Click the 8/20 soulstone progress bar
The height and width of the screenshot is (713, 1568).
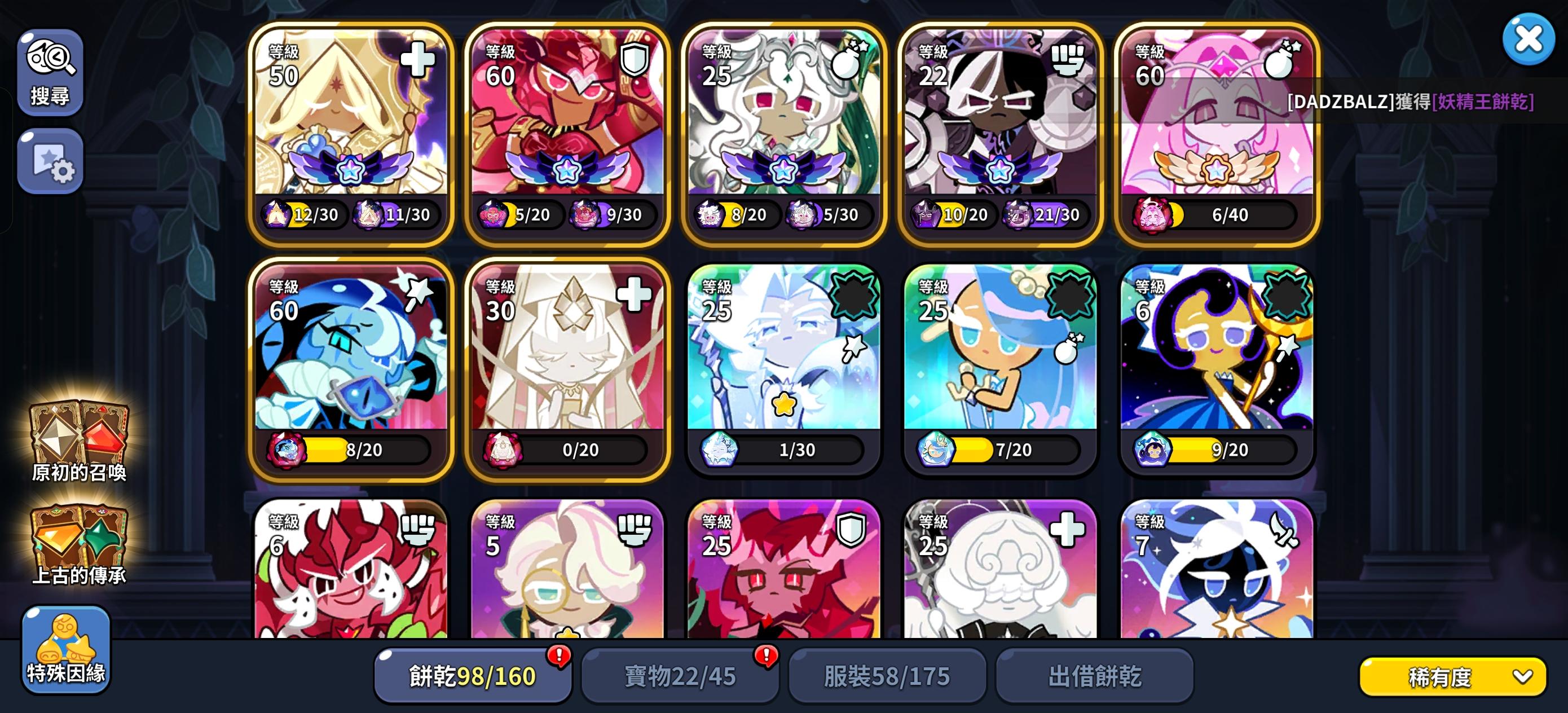click(362, 450)
